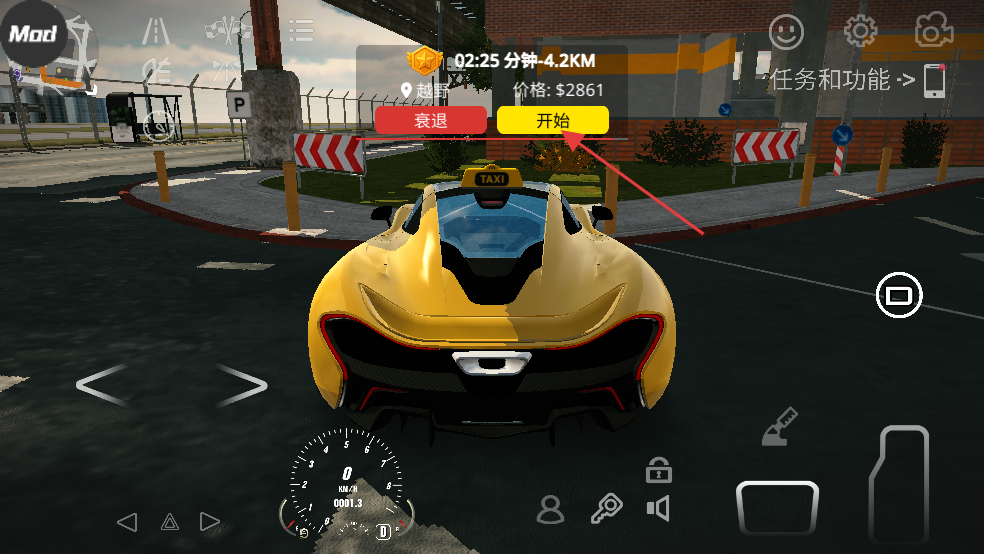Decline the ride with the red 衰退 button
The height and width of the screenshot is (554, 984).
coord(432,121)
